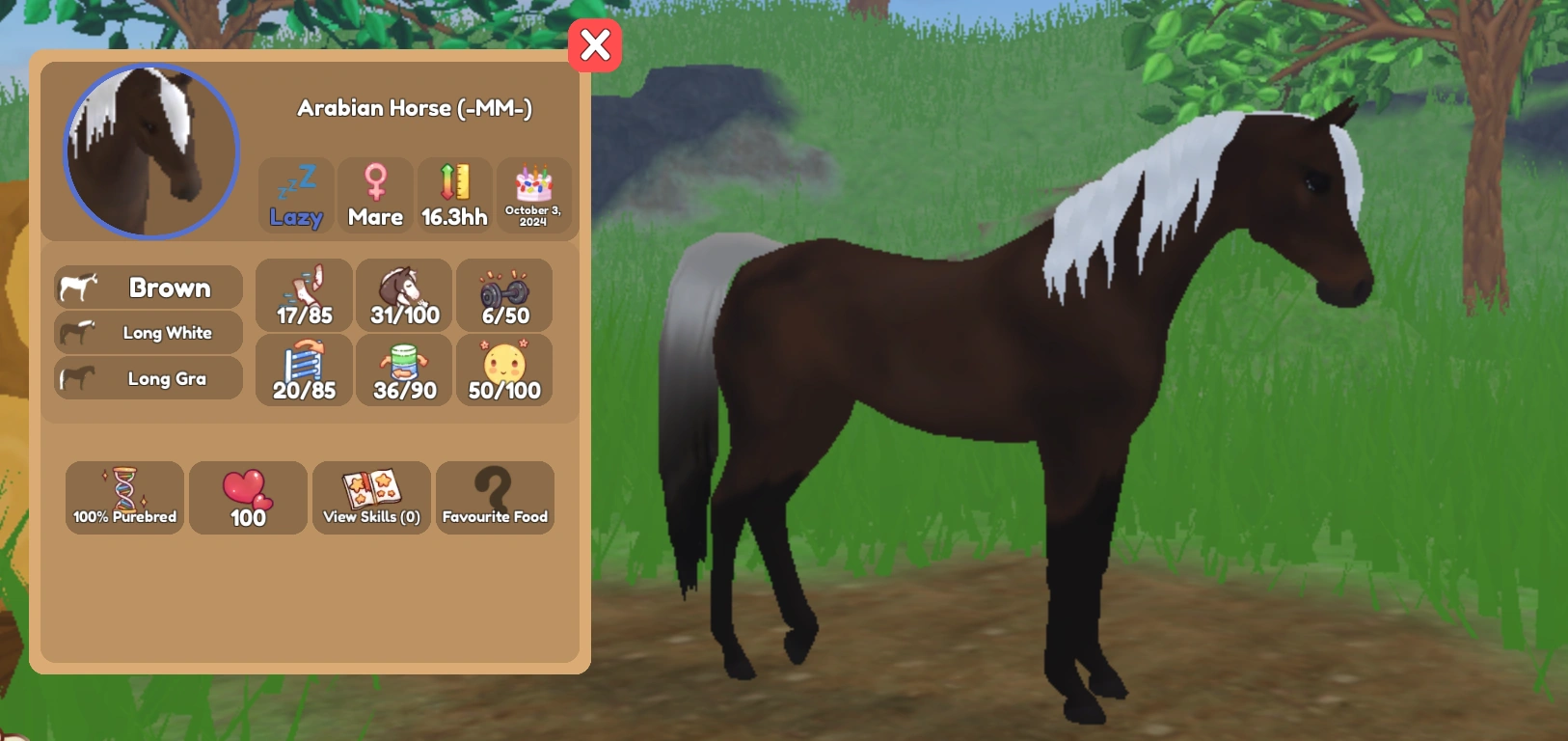View the Lazy personality trait
Image resolution: width=1568 pixels, height=741 pixels.
[x=295, y=195]
